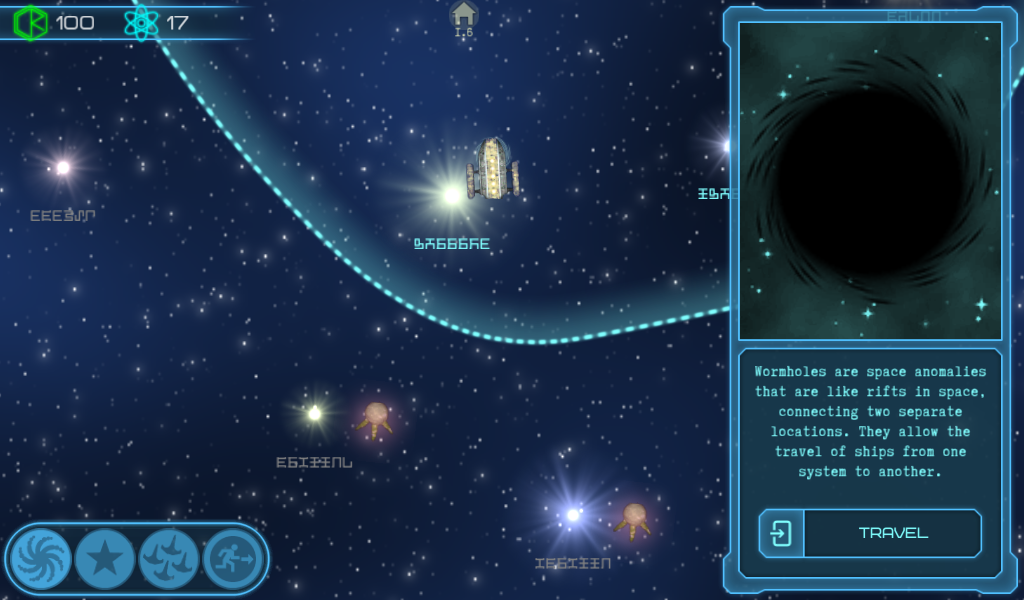Click the TRAVEL button

870,533
